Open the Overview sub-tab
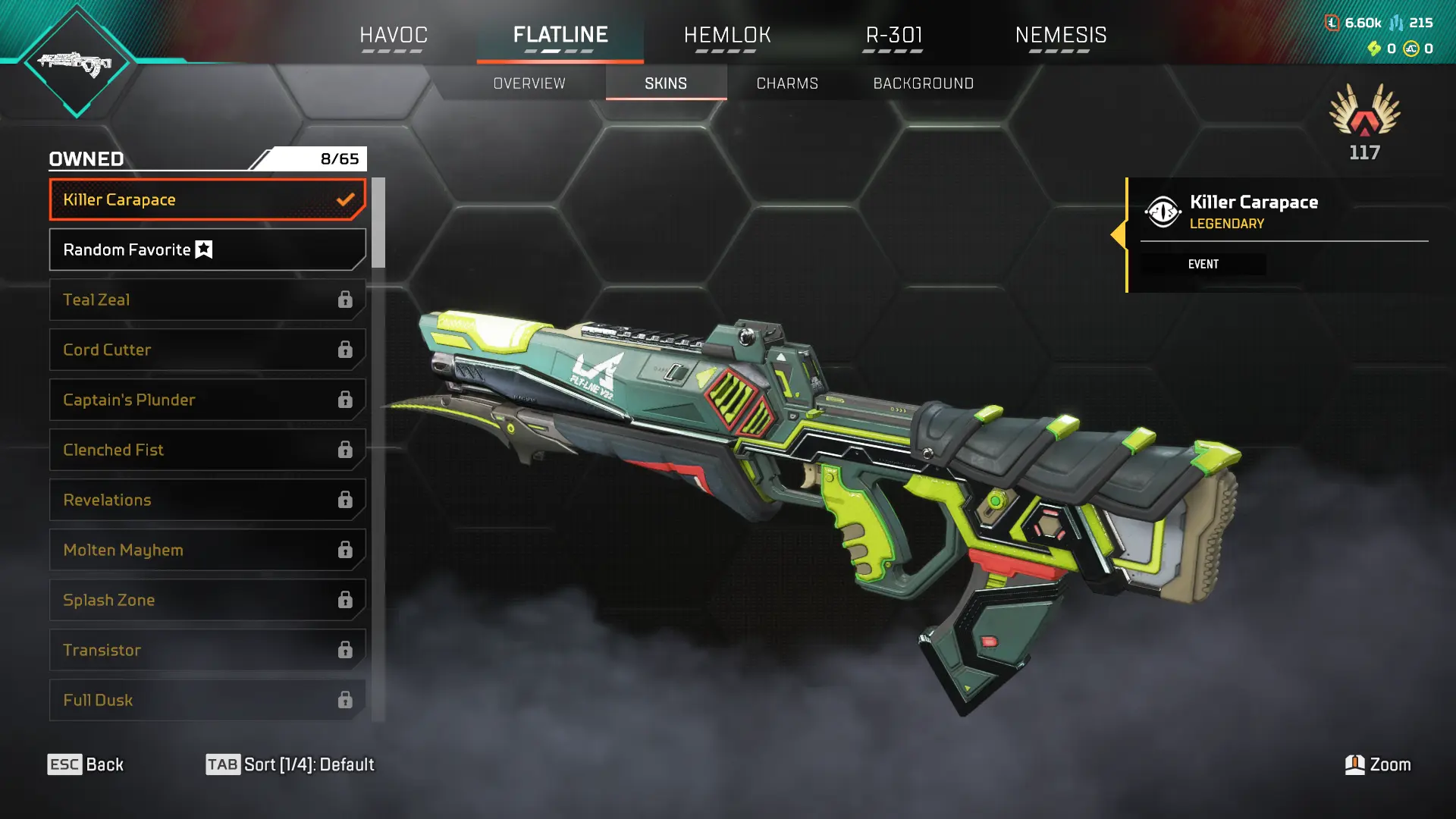This screenshot has width=1456, height=819. (x=529, y=83)
